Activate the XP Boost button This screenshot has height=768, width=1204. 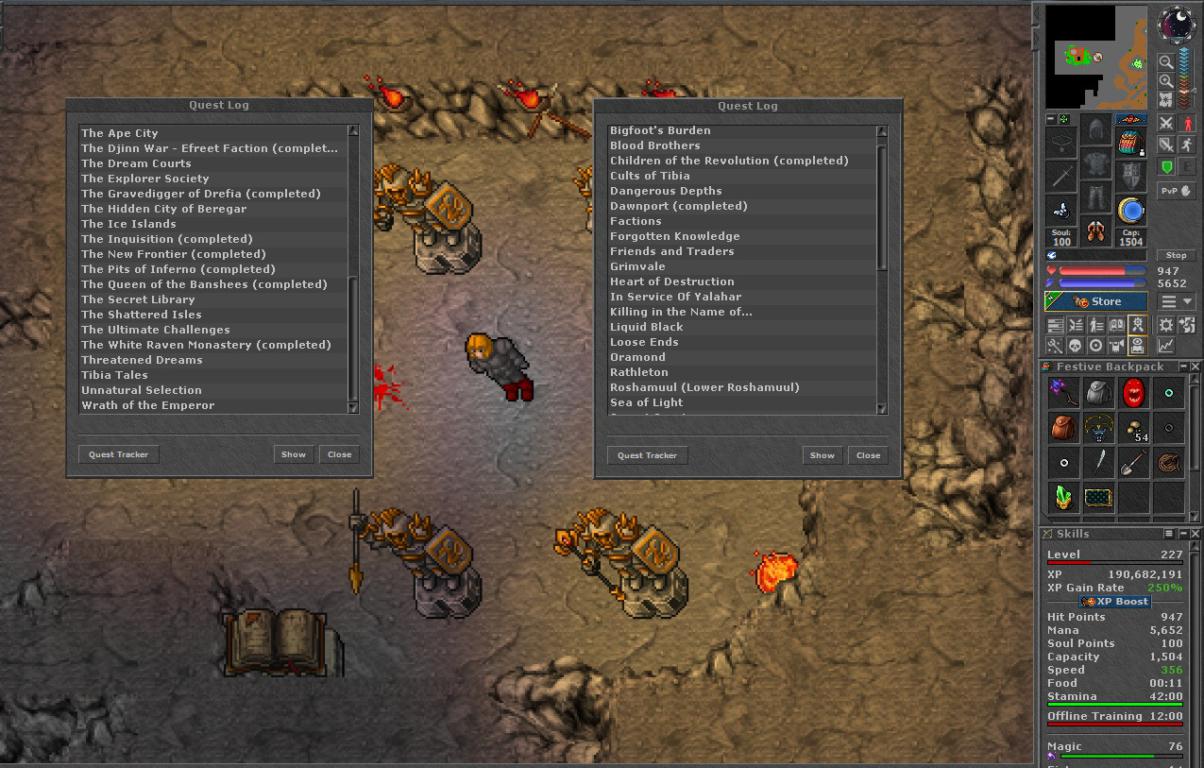coord(1114,602)
